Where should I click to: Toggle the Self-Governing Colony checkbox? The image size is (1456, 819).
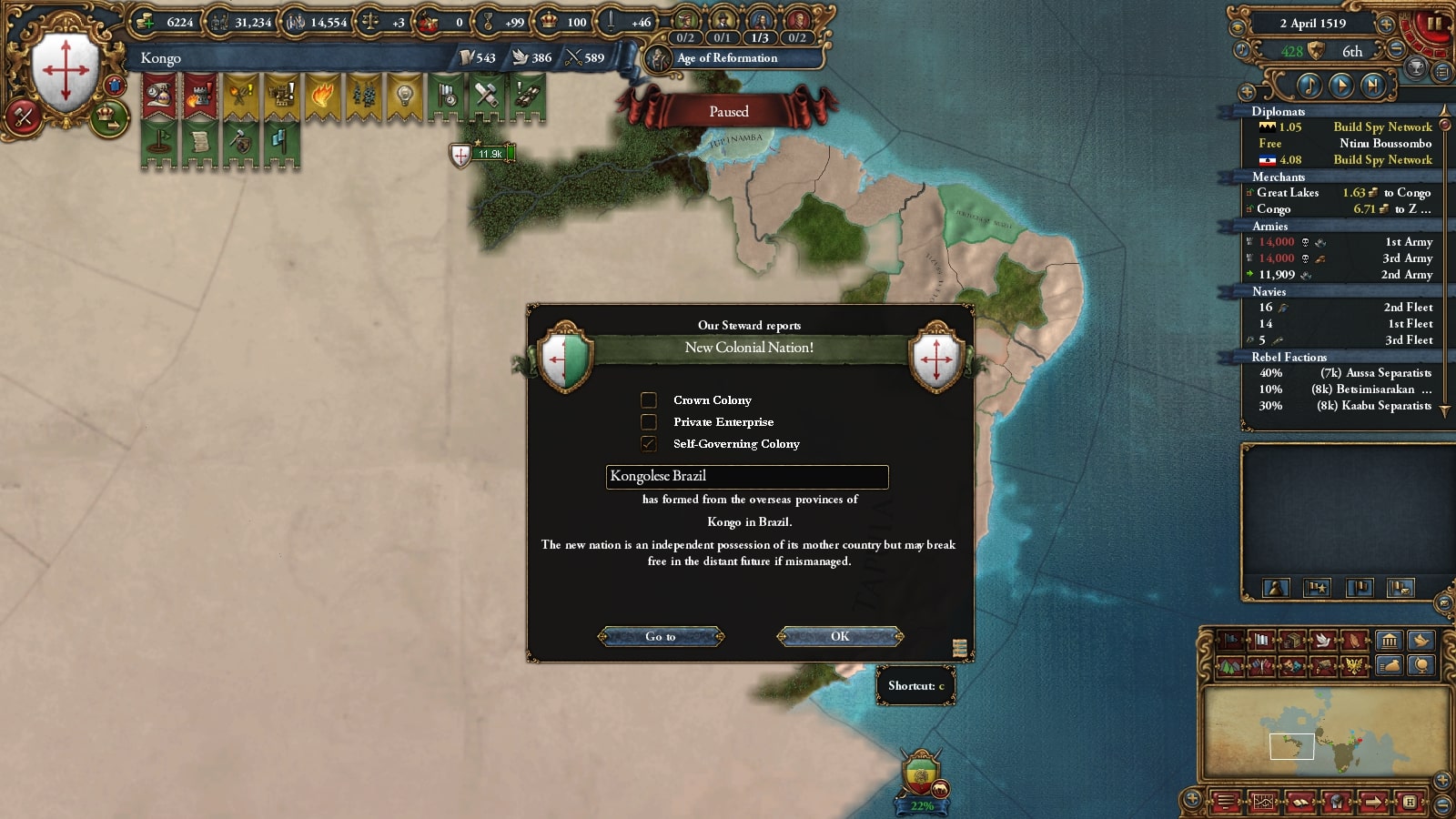pos(649,444)
